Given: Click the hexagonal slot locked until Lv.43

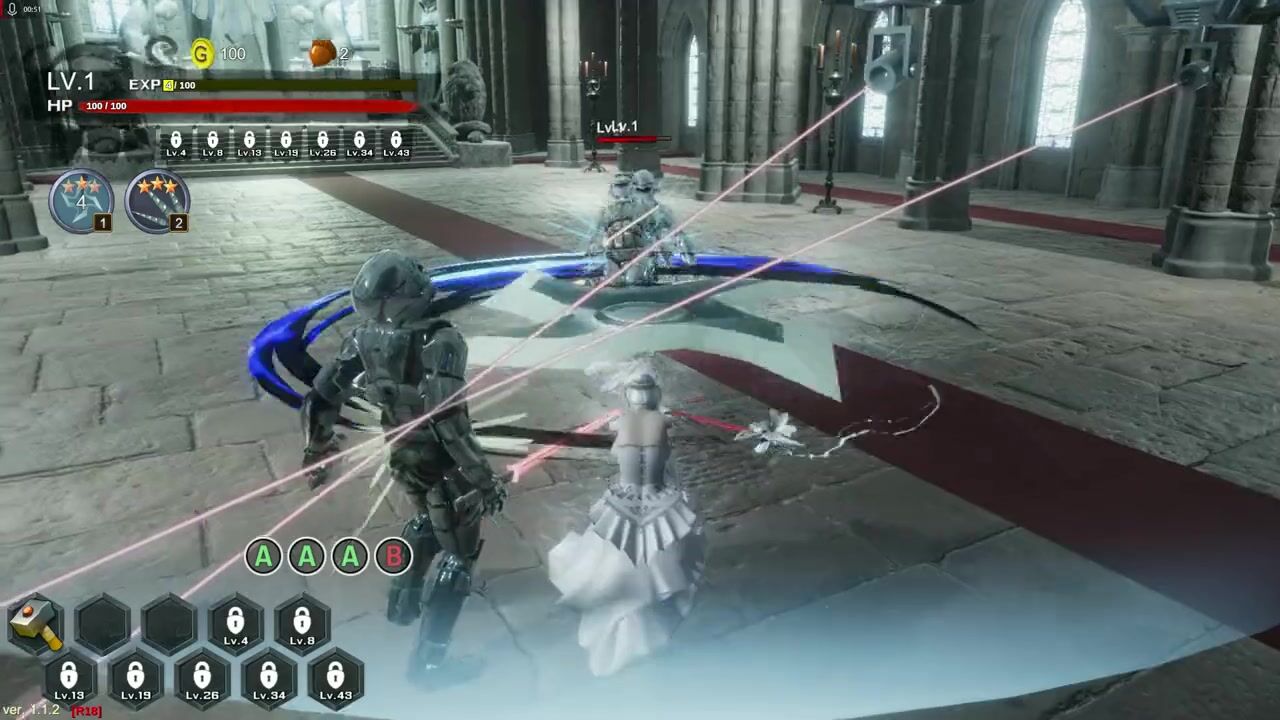Looking at the screenshot, I should (336, 678).
